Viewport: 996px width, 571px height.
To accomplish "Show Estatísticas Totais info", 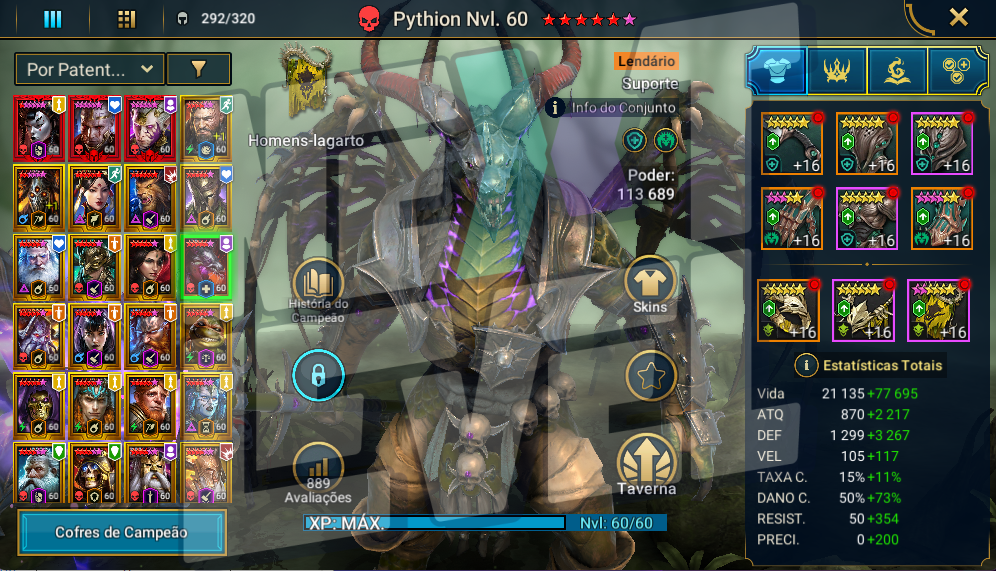I will [x=806, y=365].
